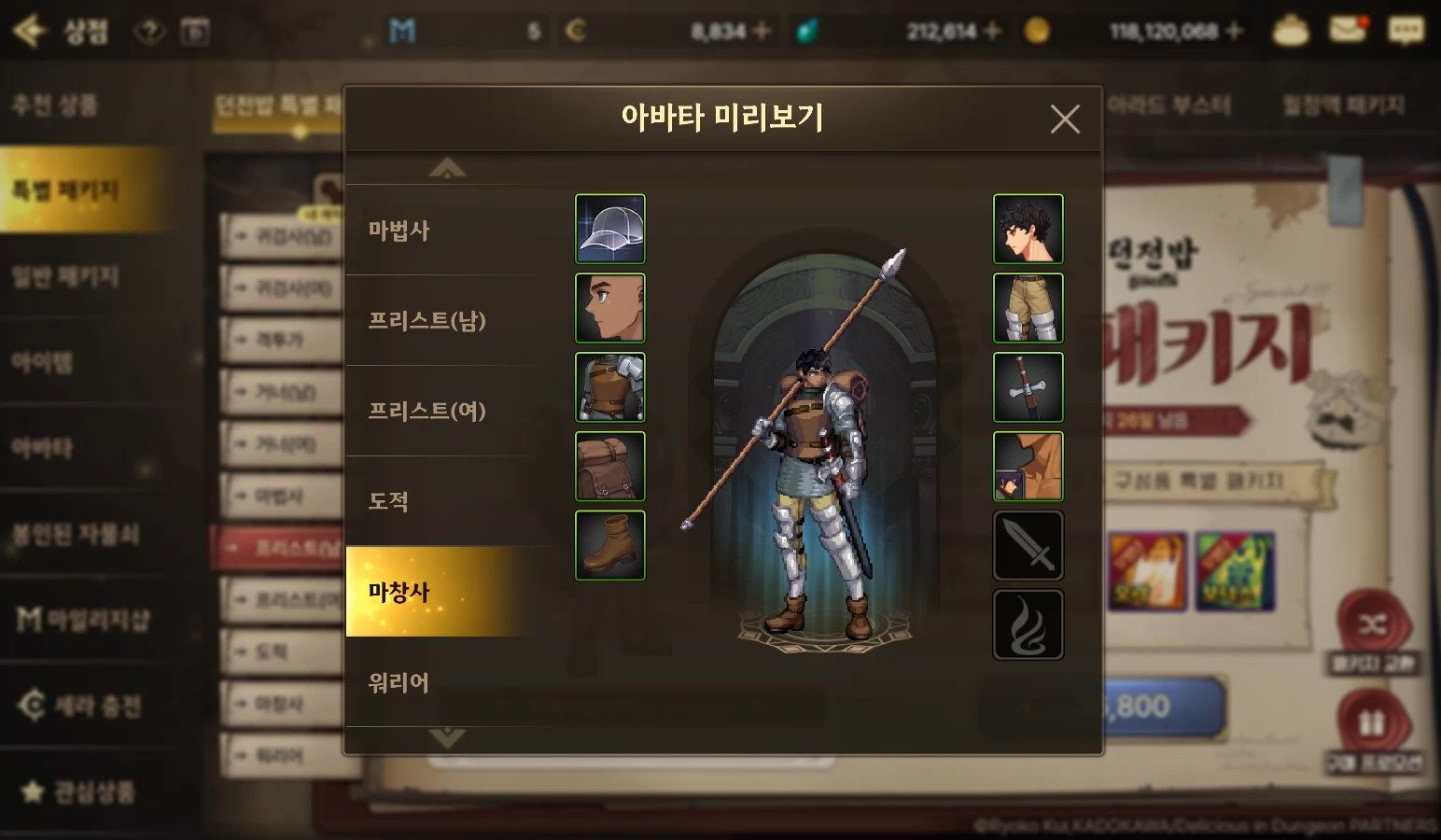Select the empty weapon avatar slot
This screenshot has height=840, width=1441.
[x=1028, y=545]
